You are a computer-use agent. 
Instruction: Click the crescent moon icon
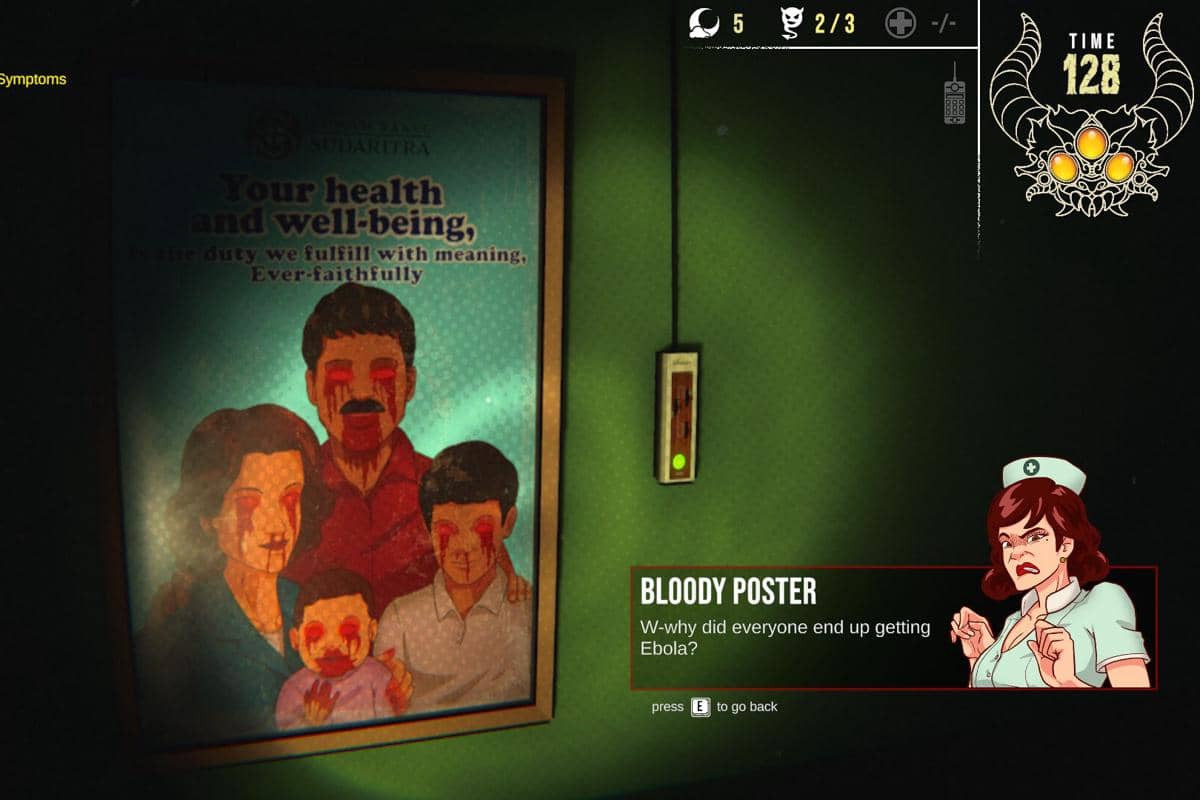pyautogui.click(x=706, y=23)
